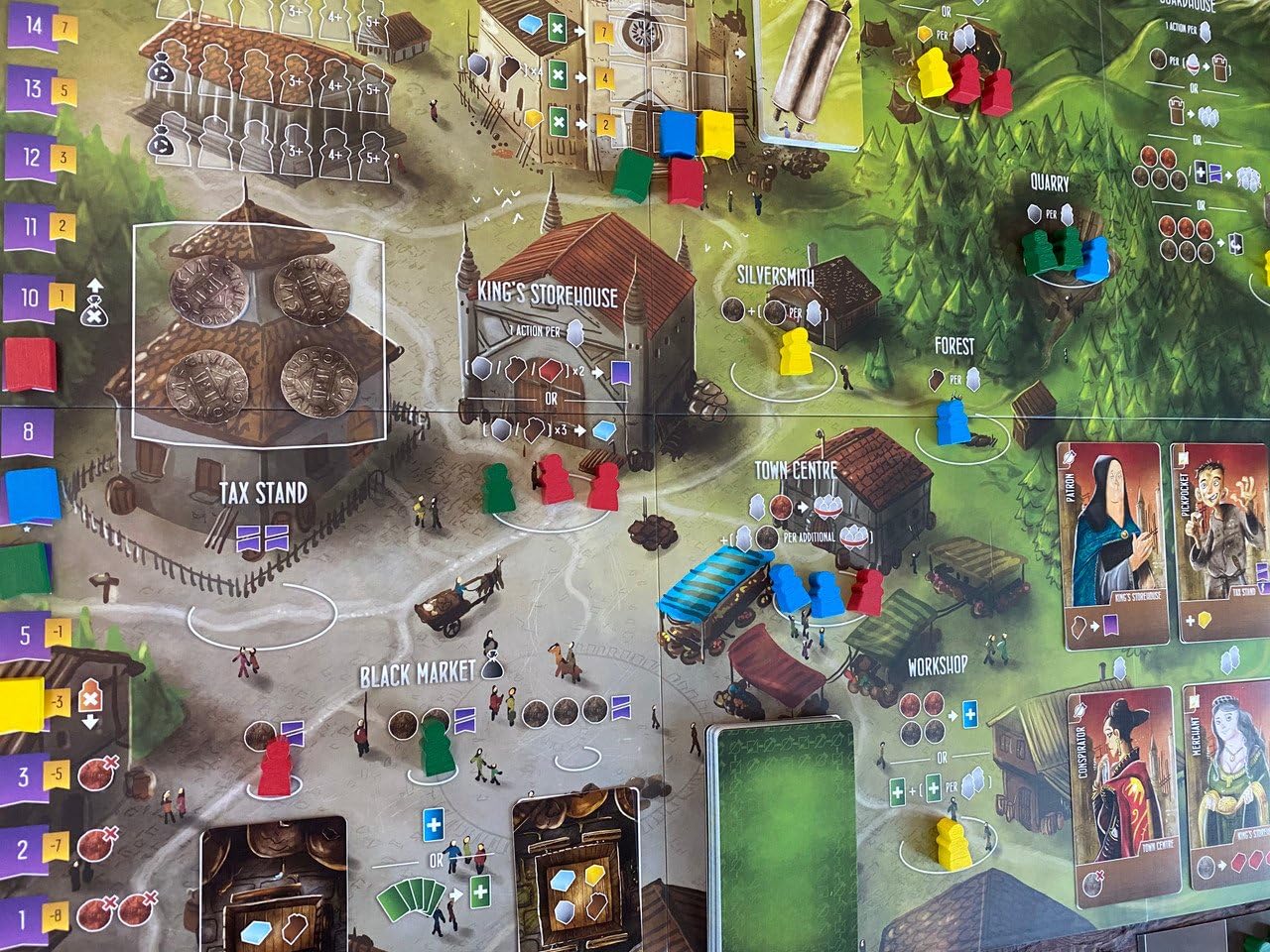Select the yellow marker on the virtue track

pyautogui.click(x=22, y=705)
